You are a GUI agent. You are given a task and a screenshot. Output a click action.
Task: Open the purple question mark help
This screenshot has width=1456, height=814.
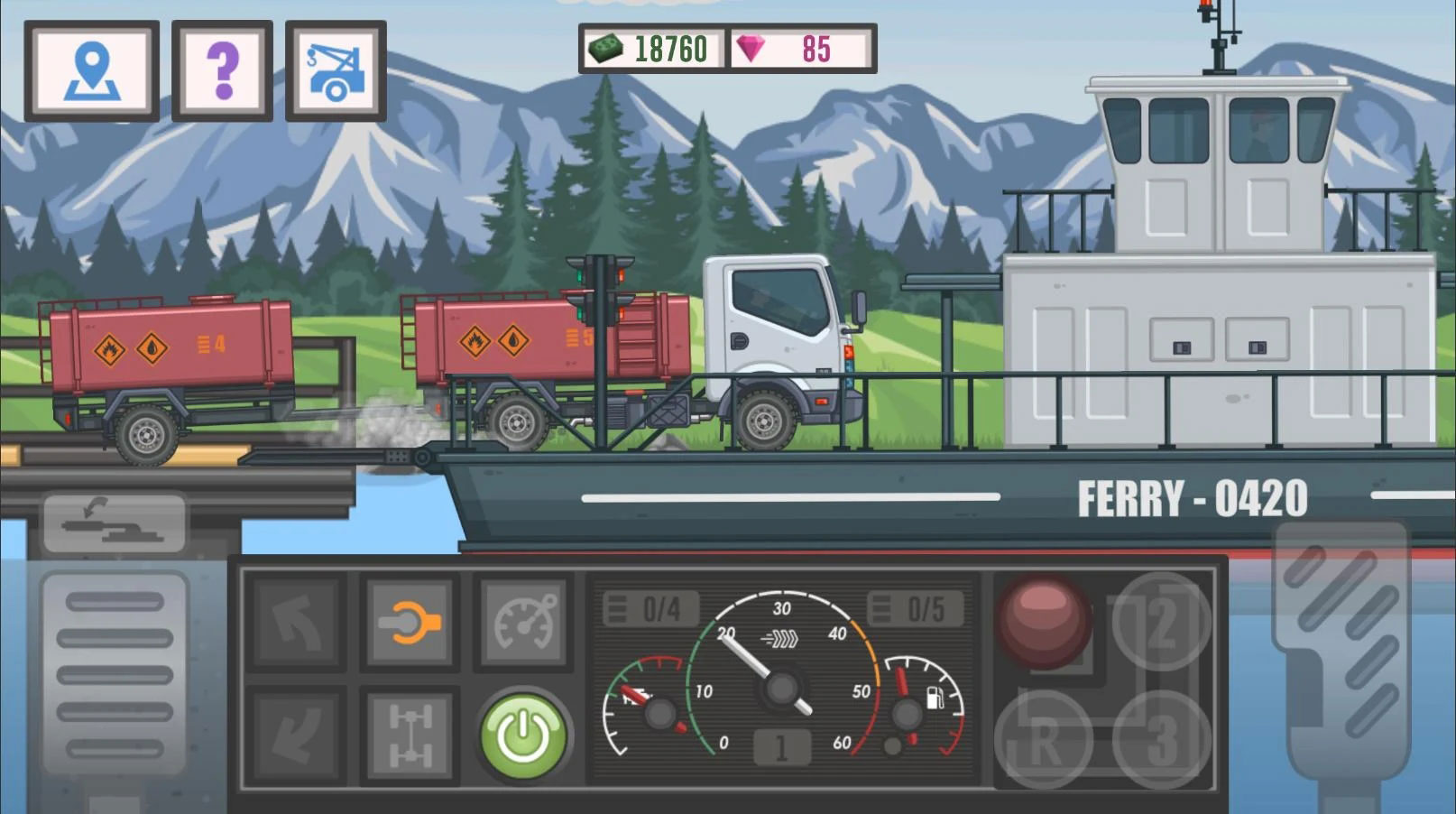tap(222, 71)
